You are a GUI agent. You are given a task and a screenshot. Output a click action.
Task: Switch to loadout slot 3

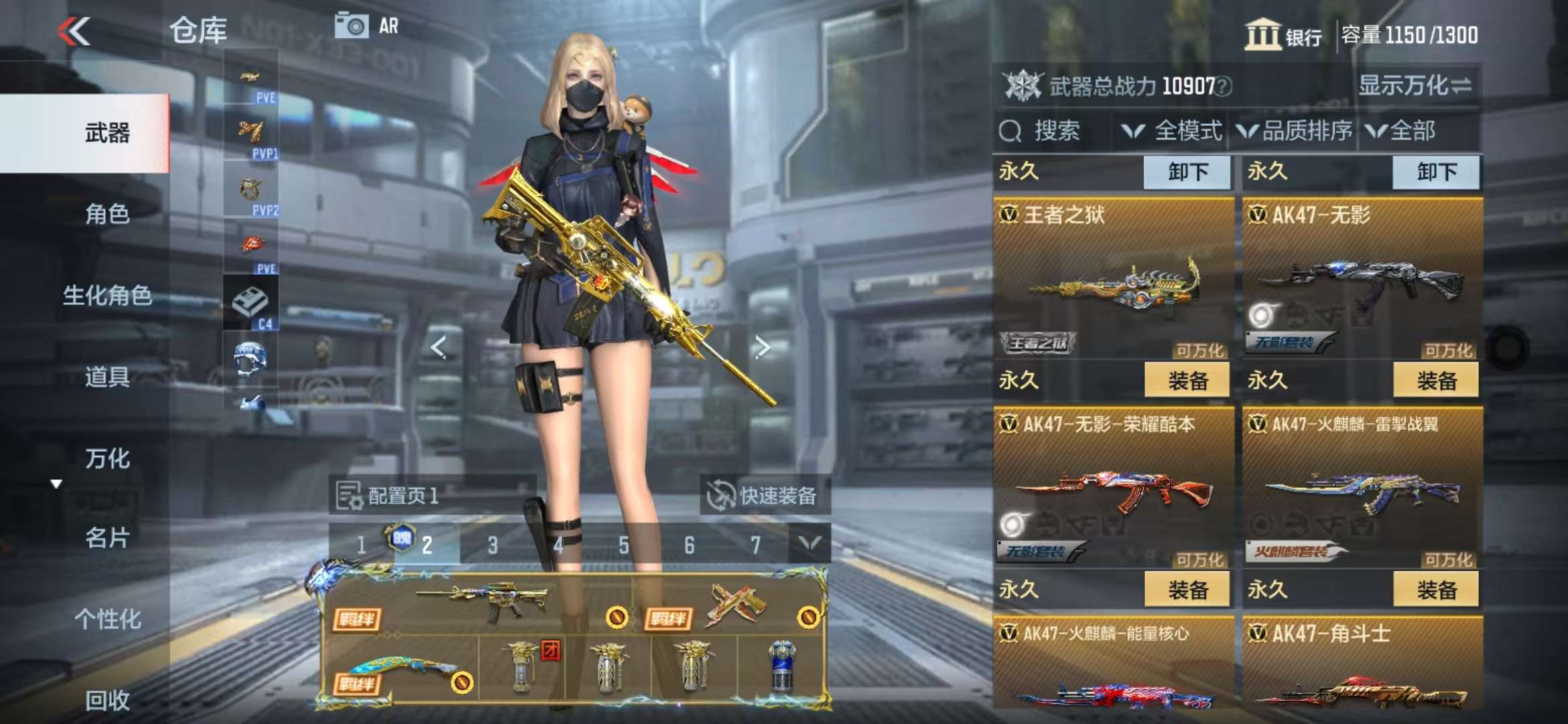tap(493, 545)
